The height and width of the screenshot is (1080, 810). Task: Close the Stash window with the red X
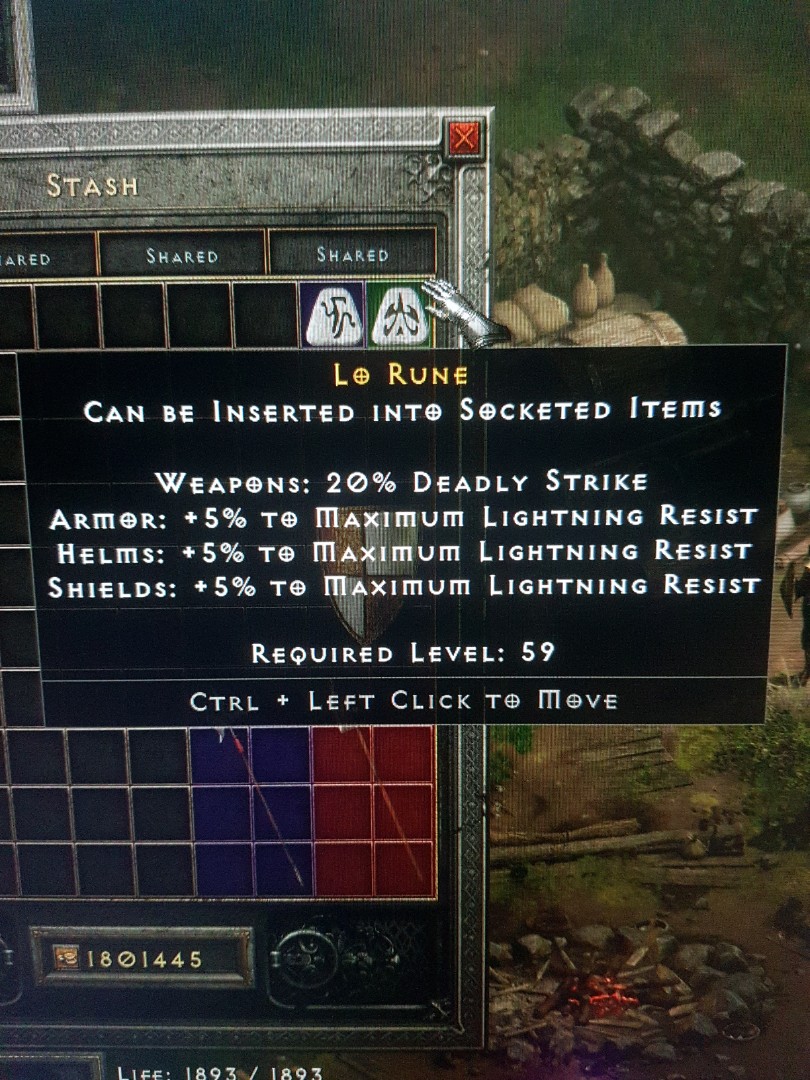point(464,139)
